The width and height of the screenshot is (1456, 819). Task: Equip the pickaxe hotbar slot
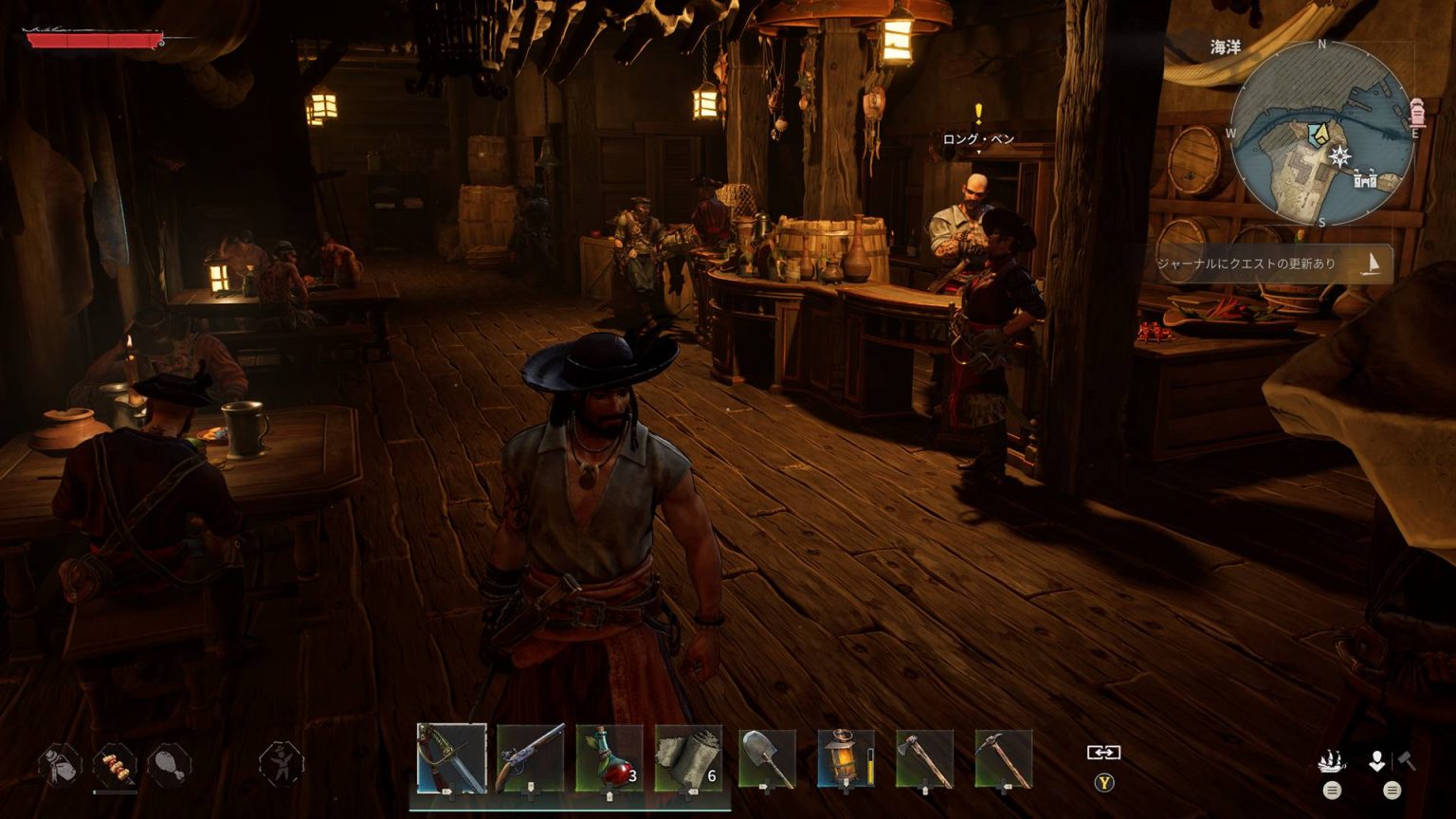tap(1003, 757)
